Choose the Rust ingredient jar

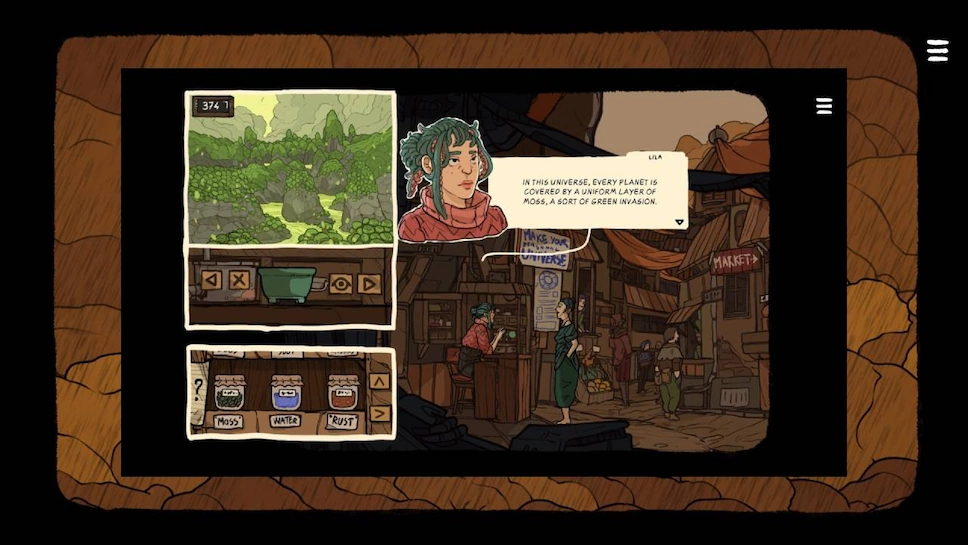(x=343, y=392)
